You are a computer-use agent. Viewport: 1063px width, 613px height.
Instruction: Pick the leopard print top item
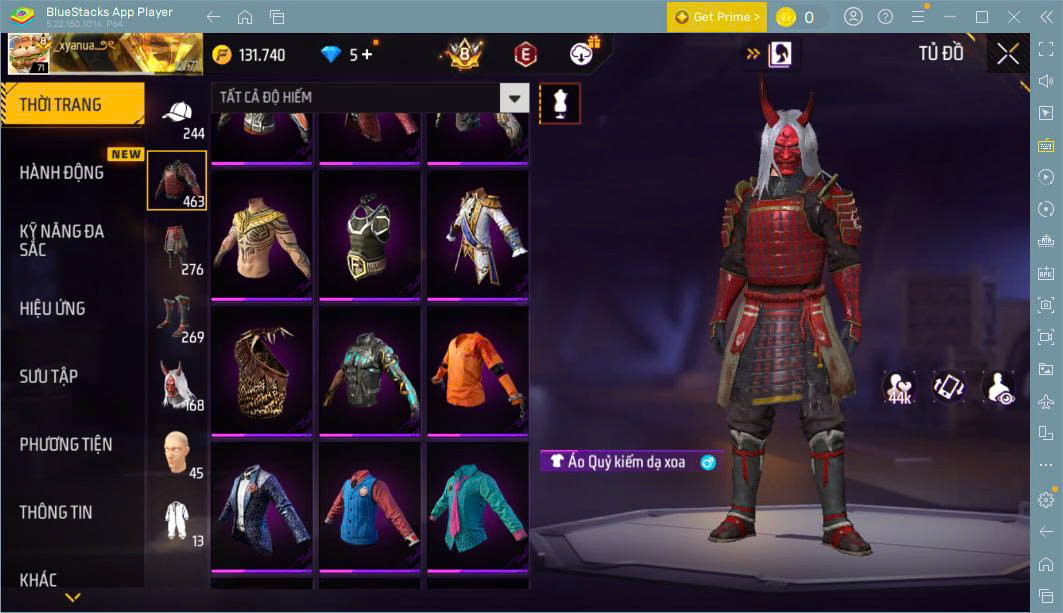(261, 369)
